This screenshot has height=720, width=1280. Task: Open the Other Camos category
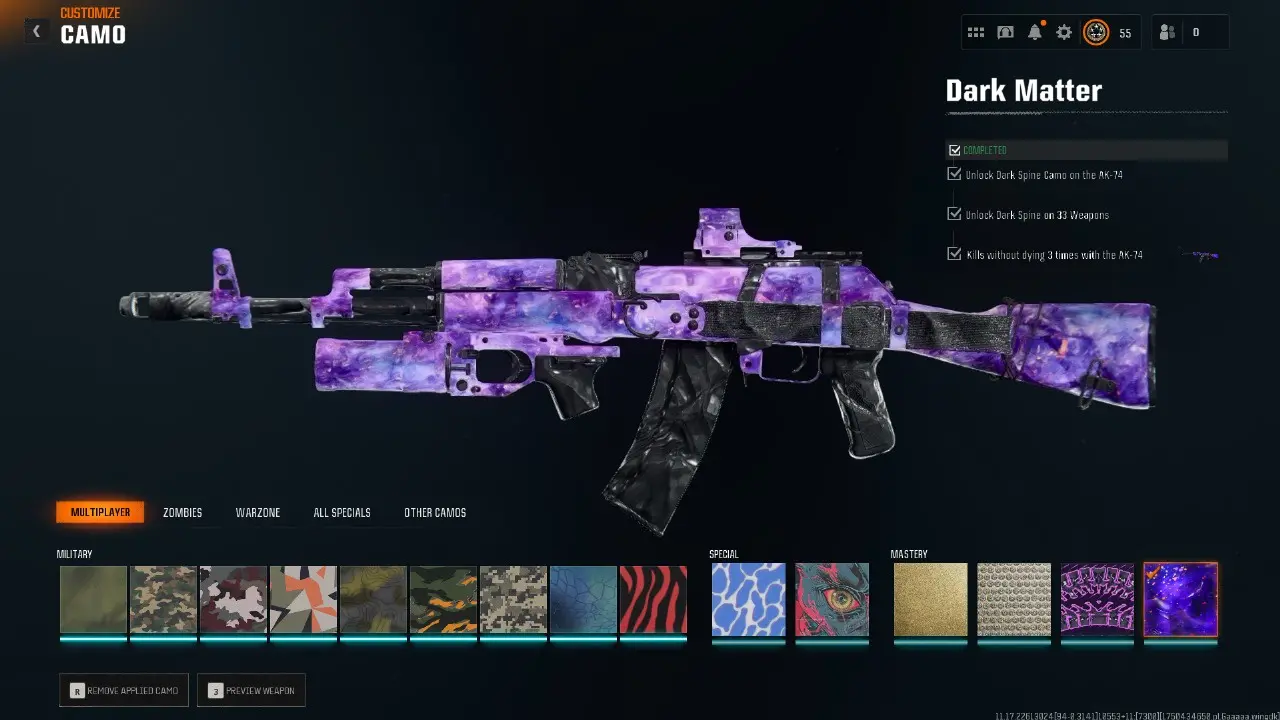pyautogui.click(x=434, y=512)
